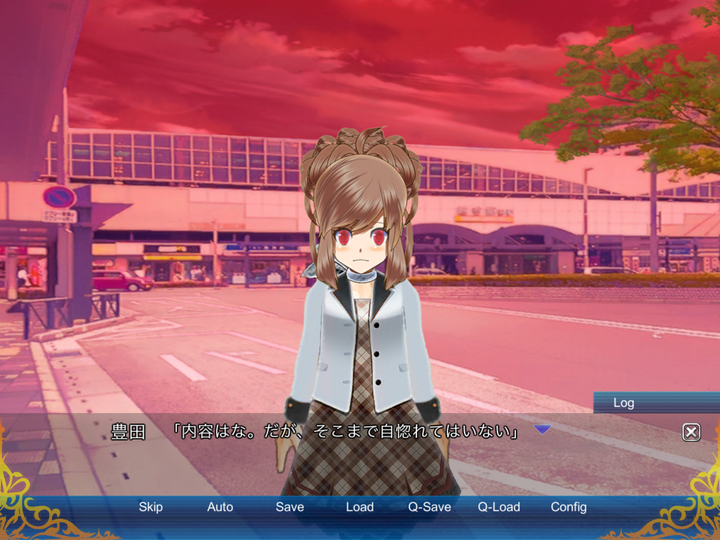This screenshot has width=720, height=540.
Task: Open the Load menu
Action: [x=360, y=507]
